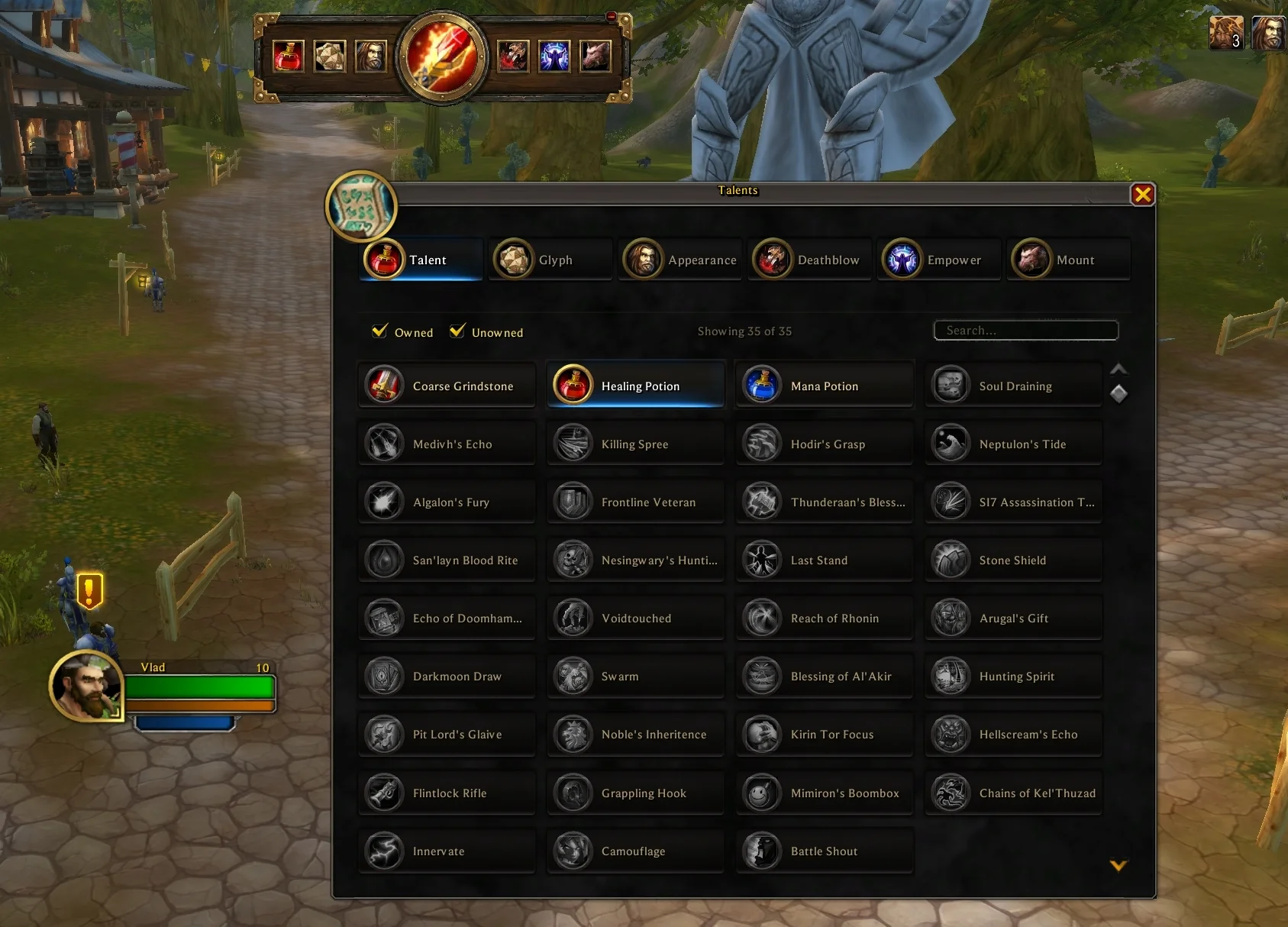Choose the Last Stand talent
This screenshot has width=1288, height=927.
point(825,560)
